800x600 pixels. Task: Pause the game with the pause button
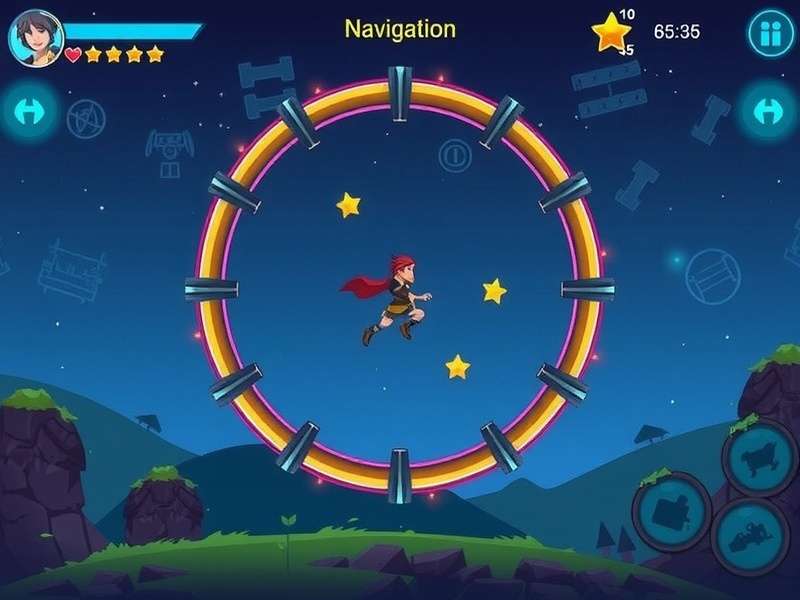point(770,34)
